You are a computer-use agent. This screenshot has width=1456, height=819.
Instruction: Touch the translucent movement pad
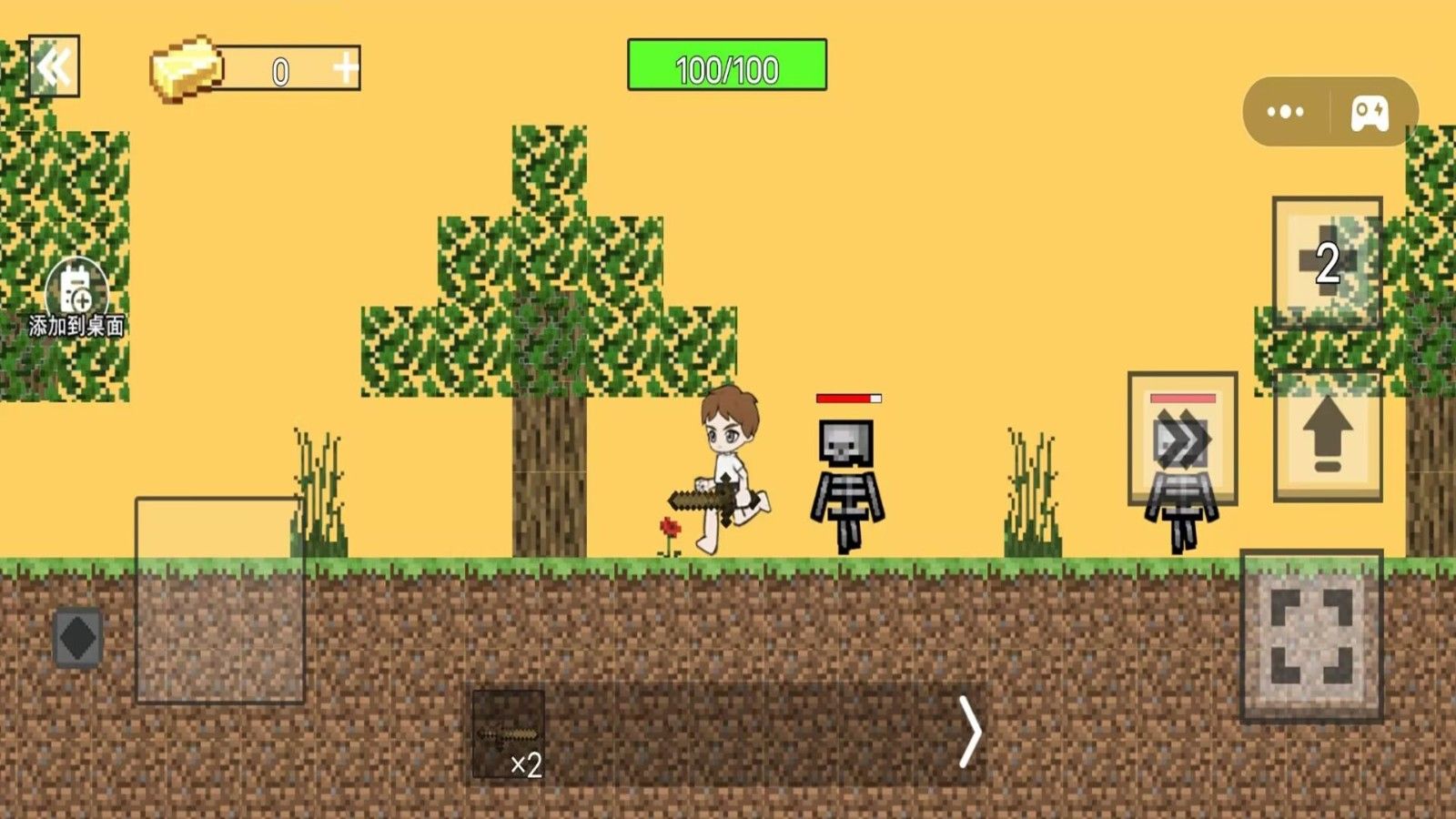tap(219, 601)
